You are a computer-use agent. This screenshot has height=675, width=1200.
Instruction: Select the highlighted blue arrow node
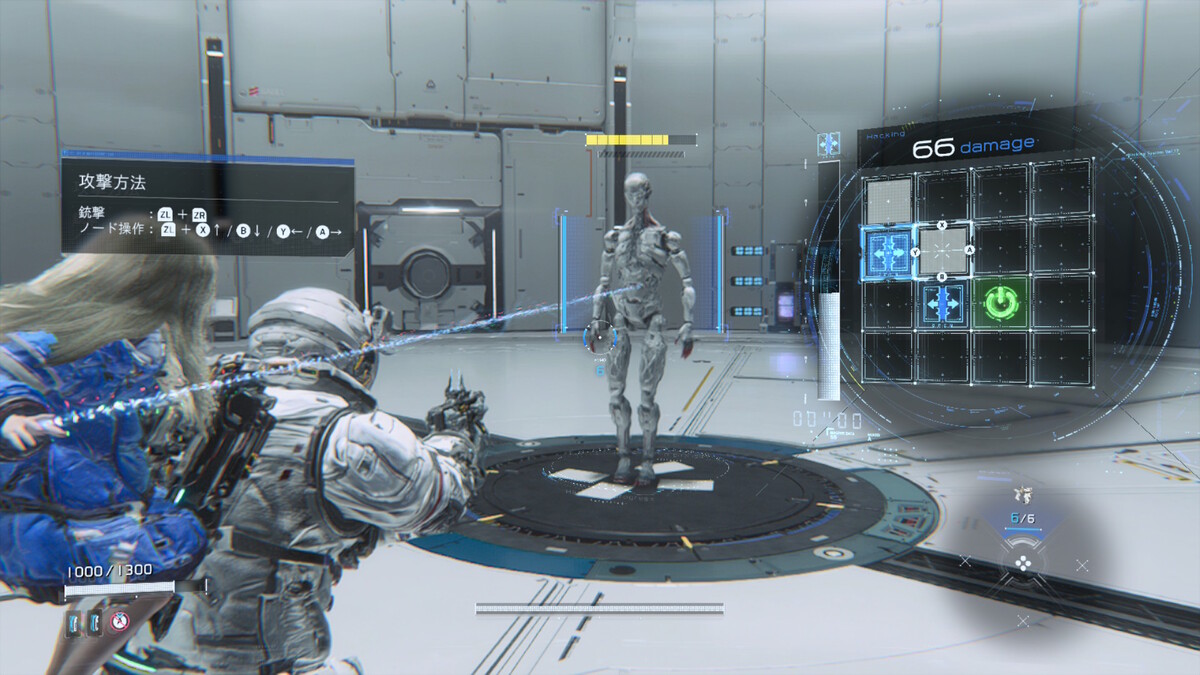pyautogui.click(x=887, y=252)
